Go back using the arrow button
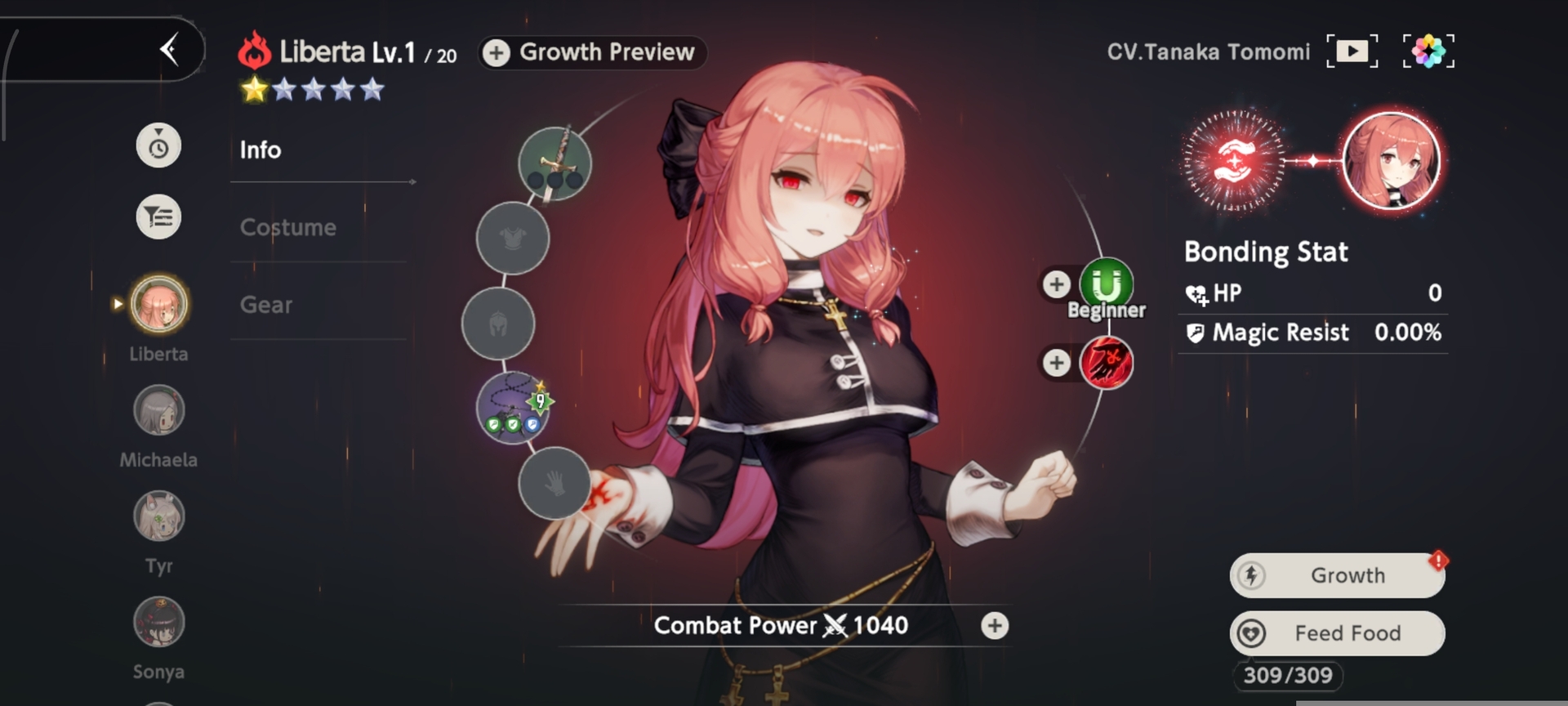Viewport: 1568px width, 706px height. click(169, 50)
